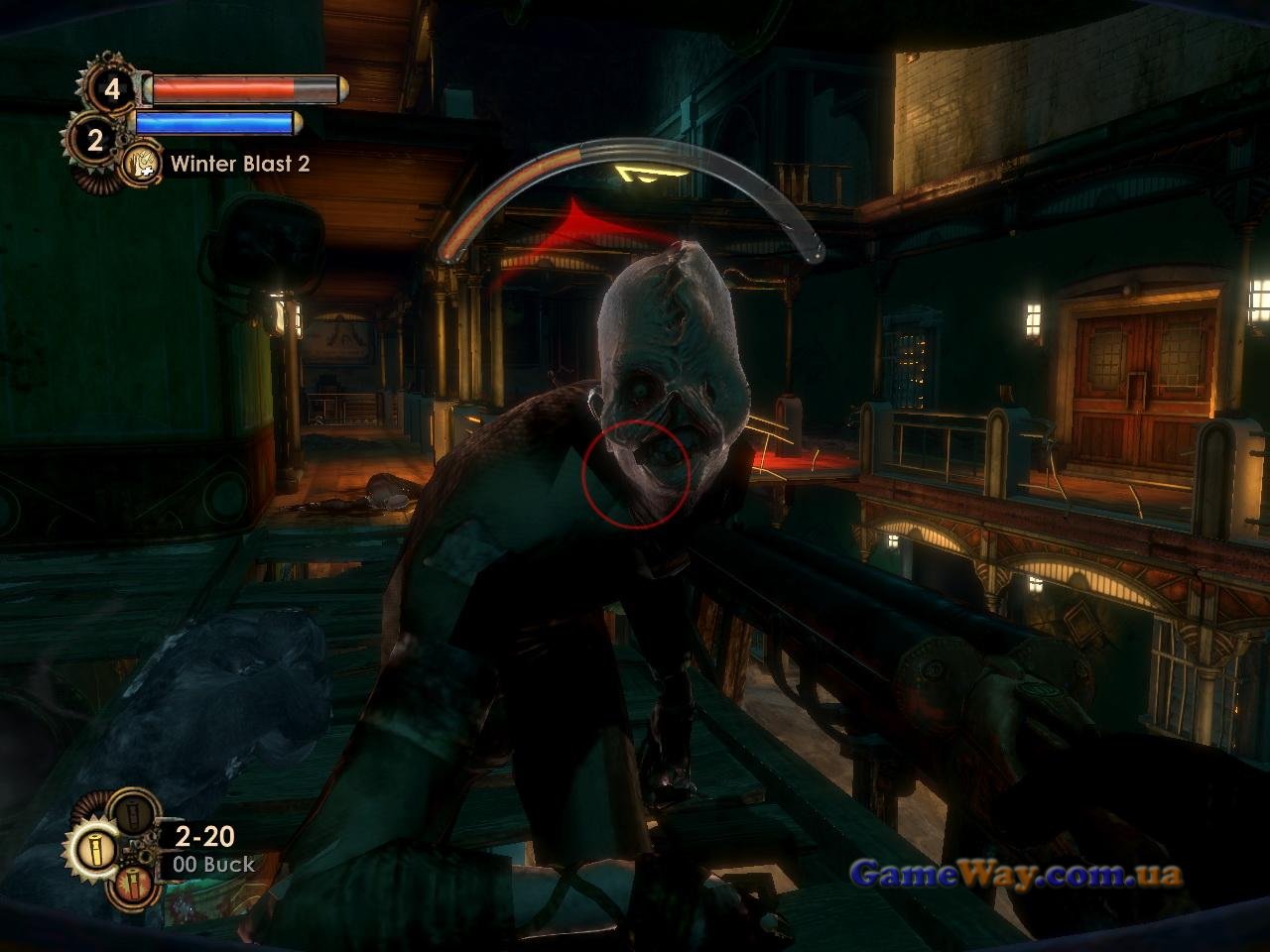The height and width of the screenshot is (952, 1270).
Task: Switch to the red explosive shell ammo
Action: point(133,885)
